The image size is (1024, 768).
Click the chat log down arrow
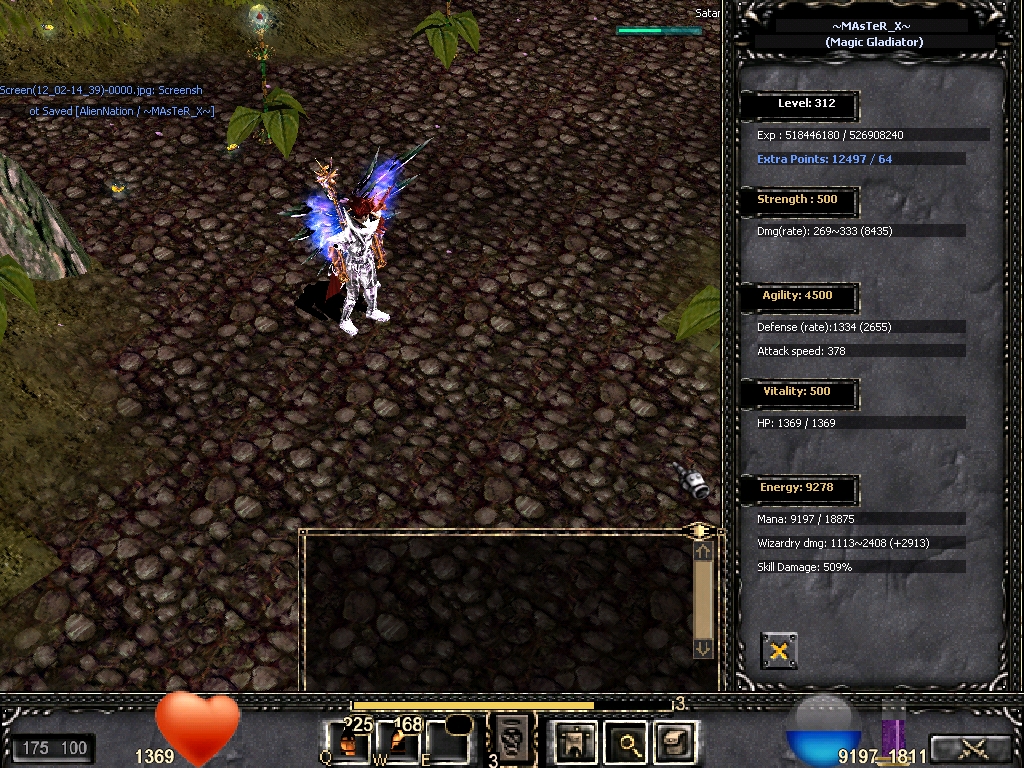click(x=703, y=648)
